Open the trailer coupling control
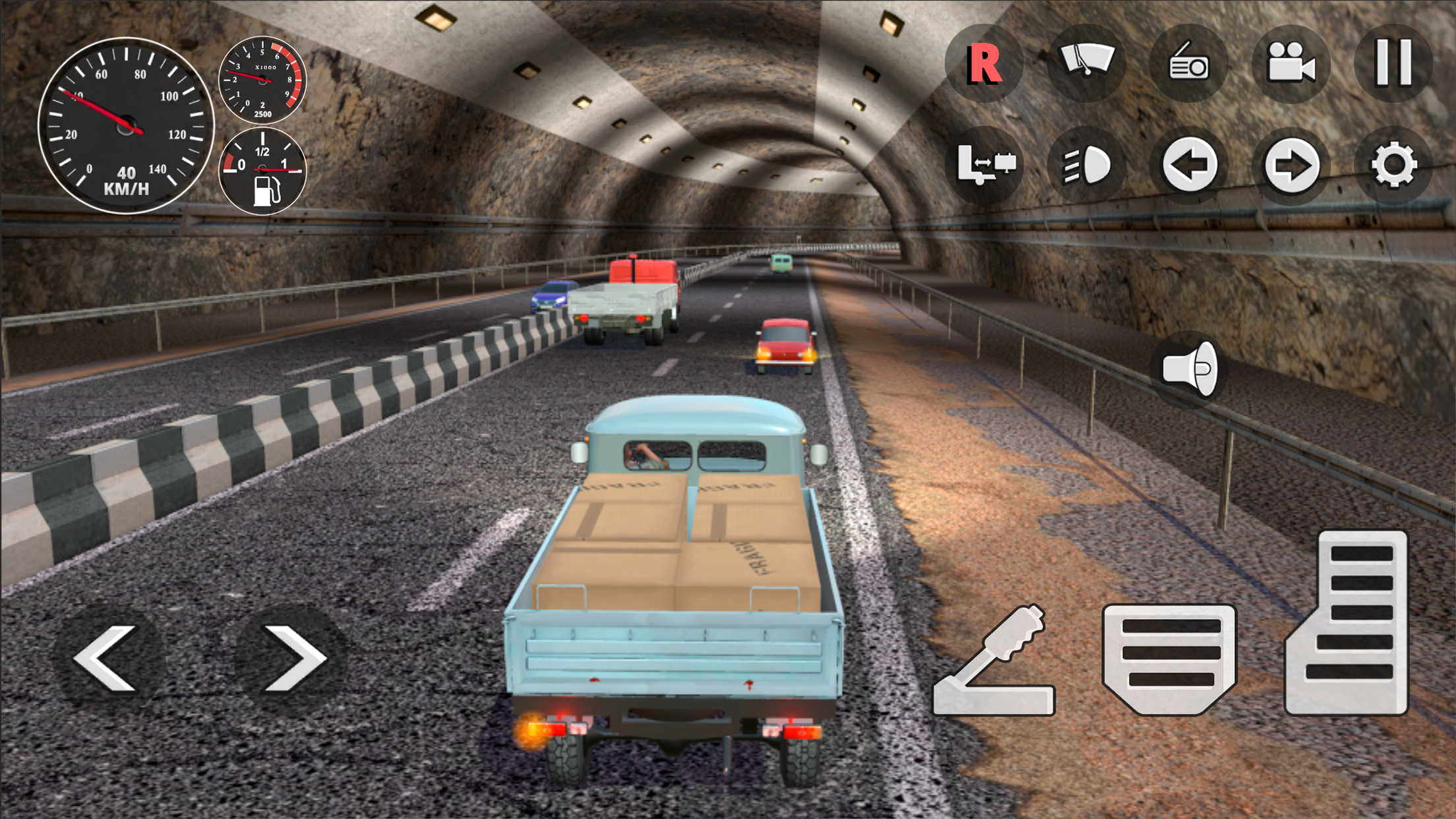 (x=984, y=165)
